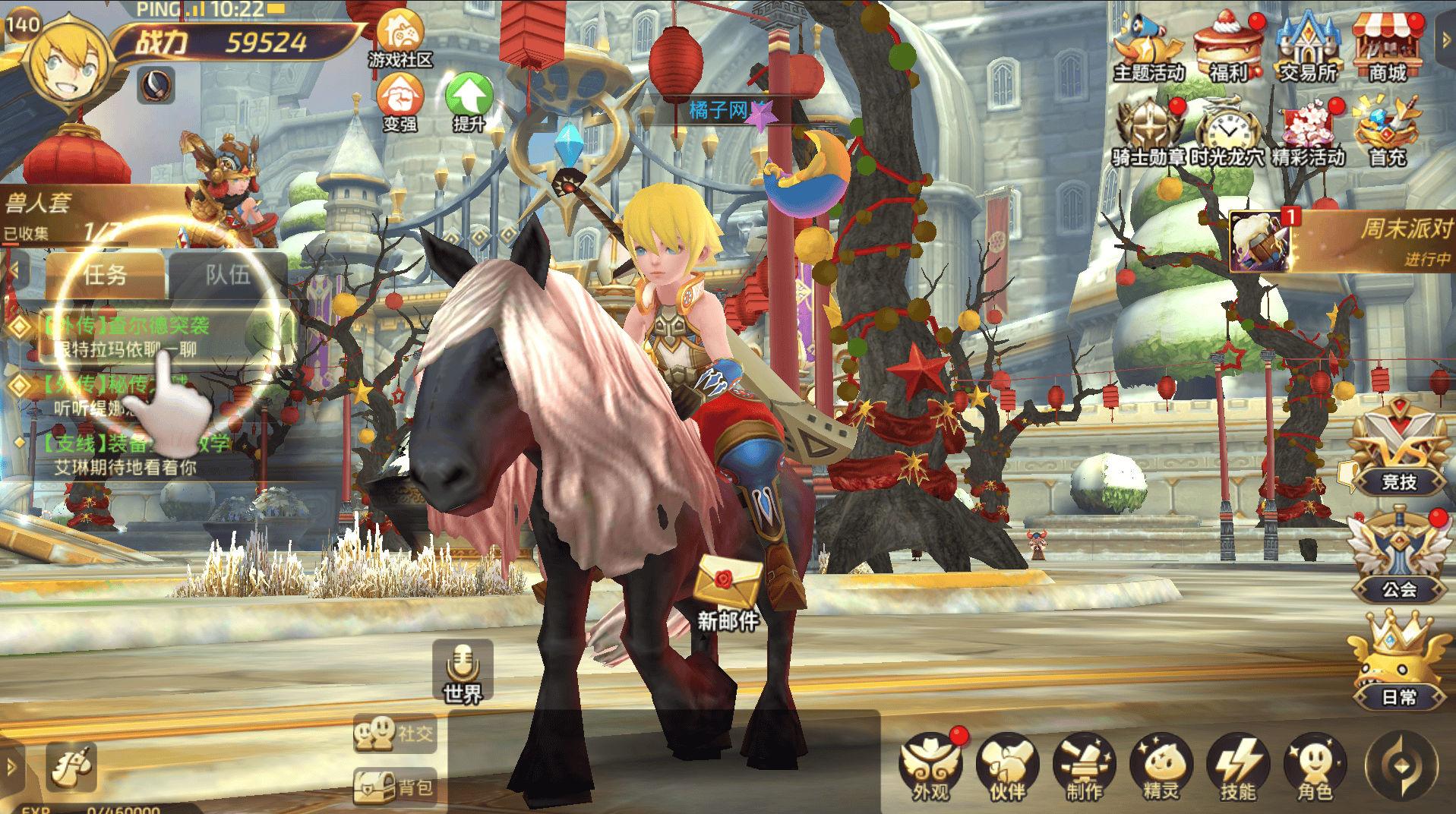Open the 公会 guild menu
1456x814 pixels.
tap(1398, 558)
